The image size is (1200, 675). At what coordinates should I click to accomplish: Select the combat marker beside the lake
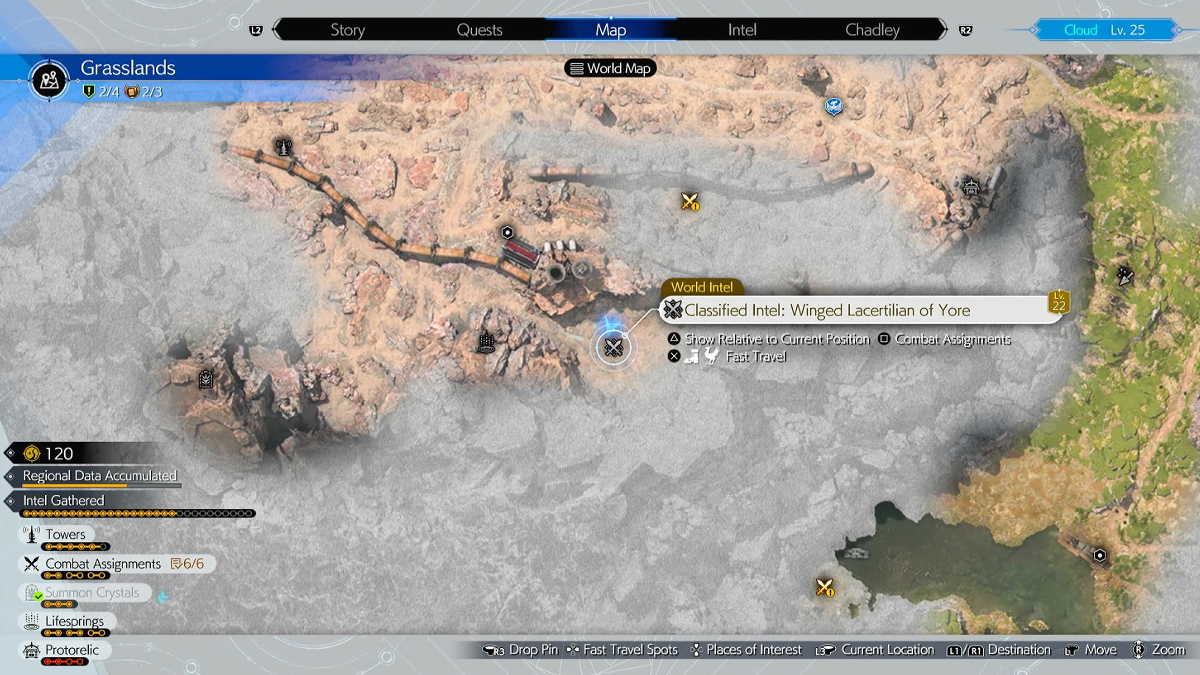click(x=825, y=587)
